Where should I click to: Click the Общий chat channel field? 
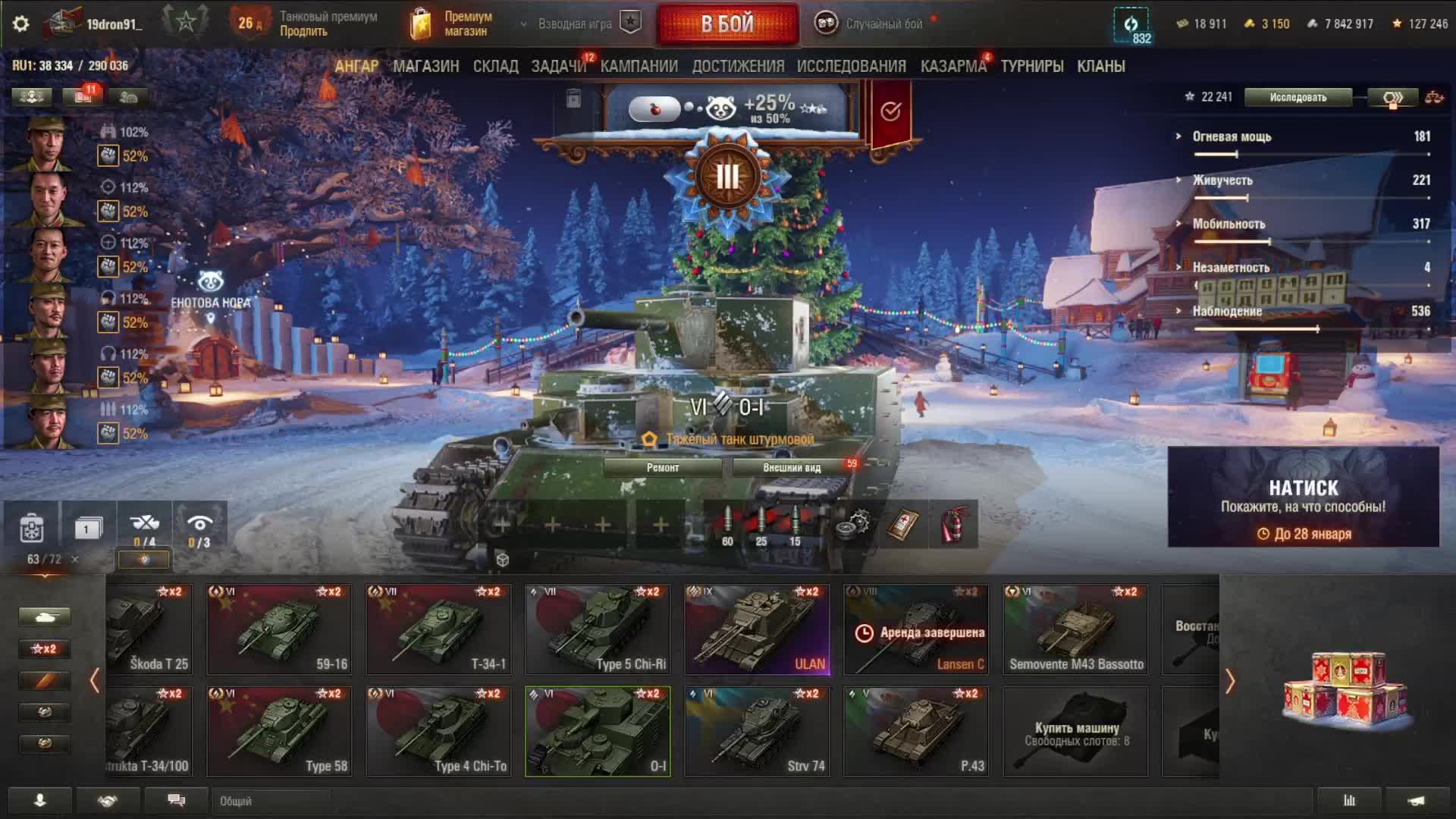click(273, 801)
